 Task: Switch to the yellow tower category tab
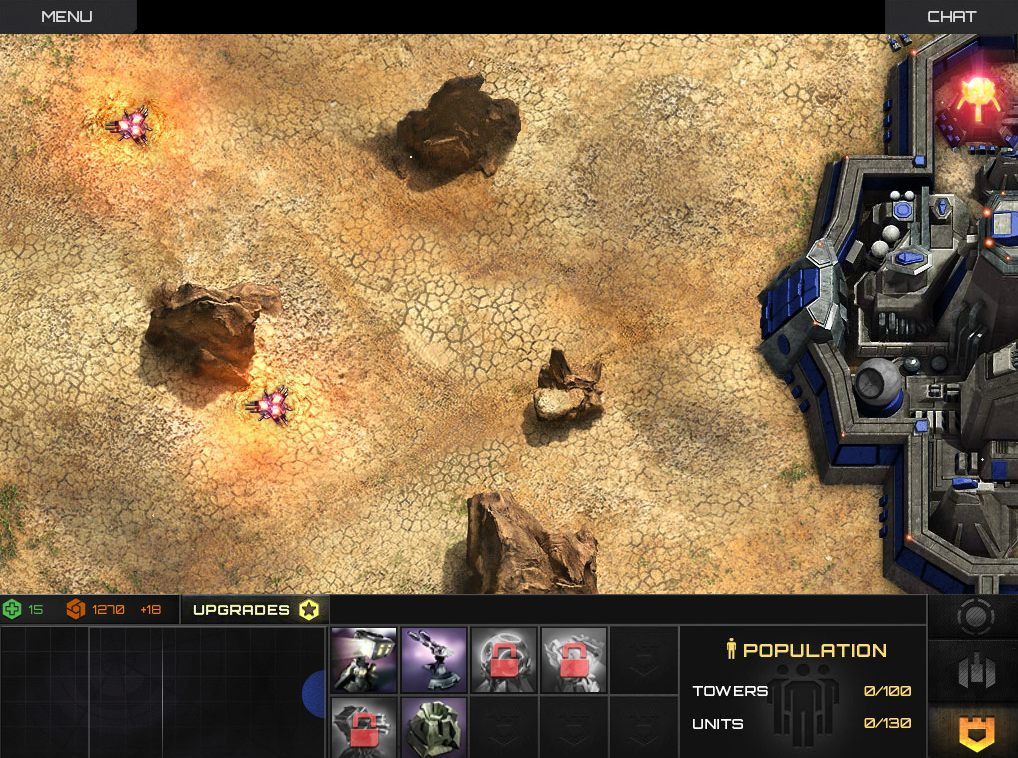[x=973, y=732]
